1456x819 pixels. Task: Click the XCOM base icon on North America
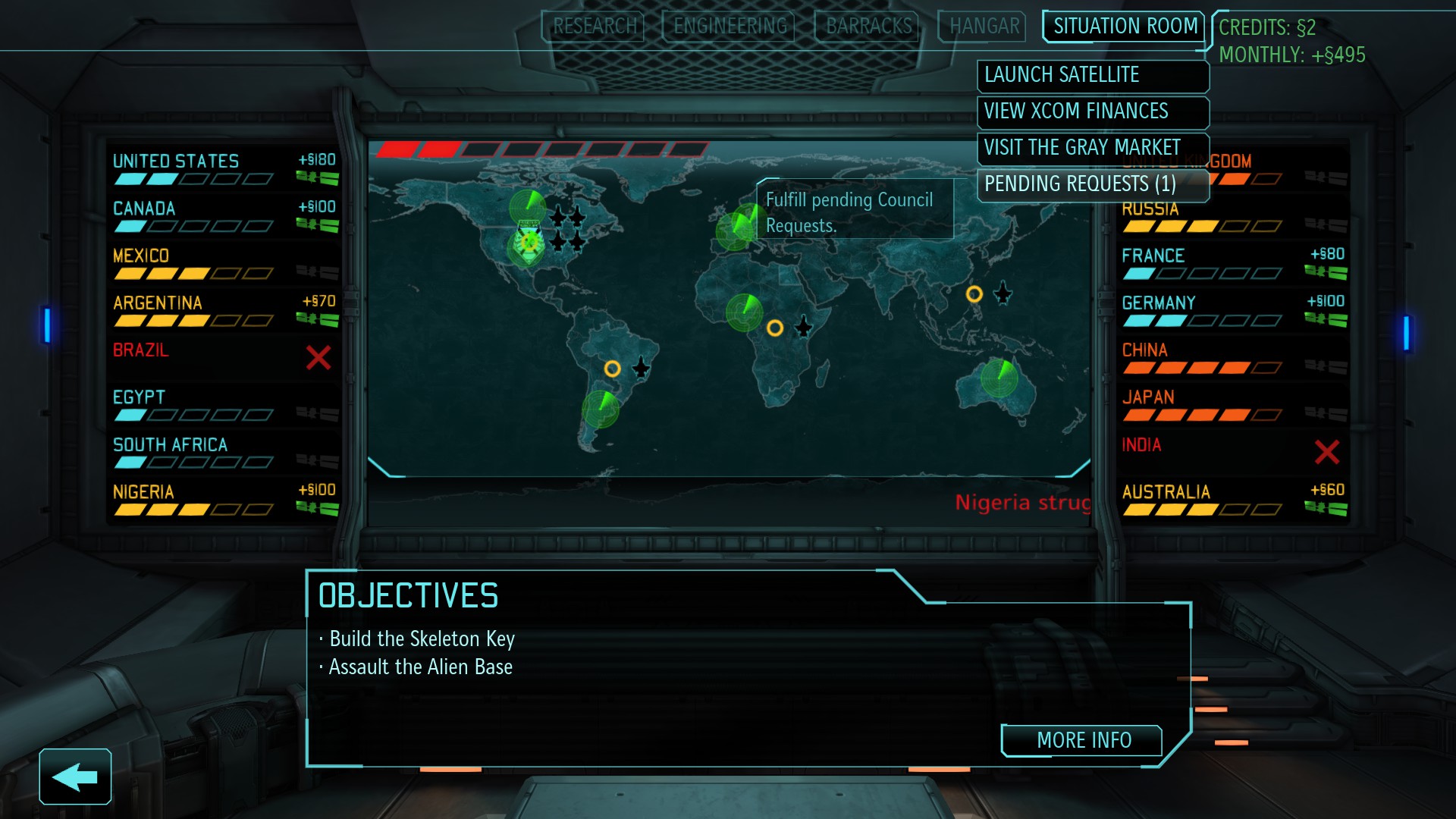529,242
